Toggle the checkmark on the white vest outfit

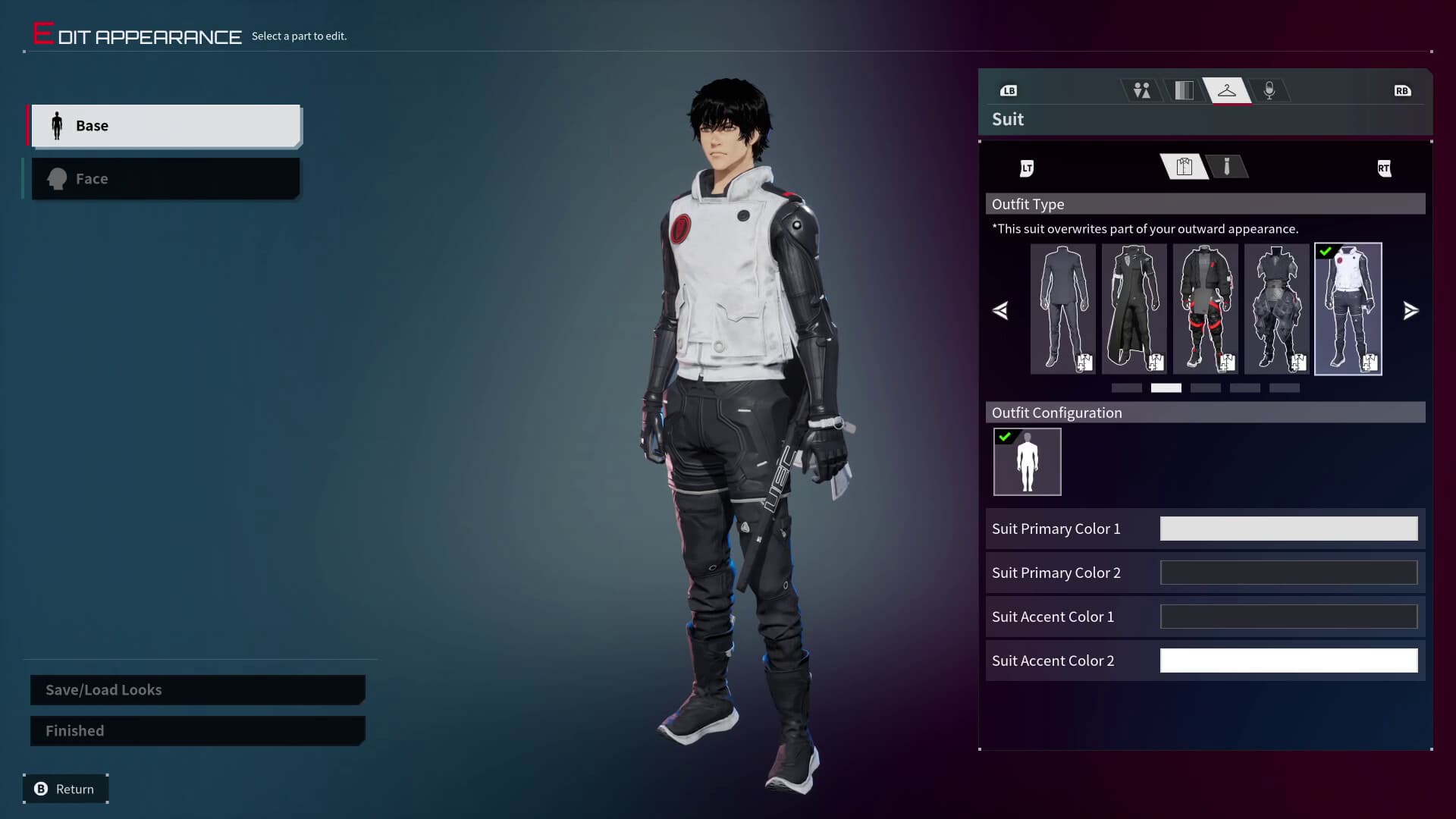(x=1326, y=250)
